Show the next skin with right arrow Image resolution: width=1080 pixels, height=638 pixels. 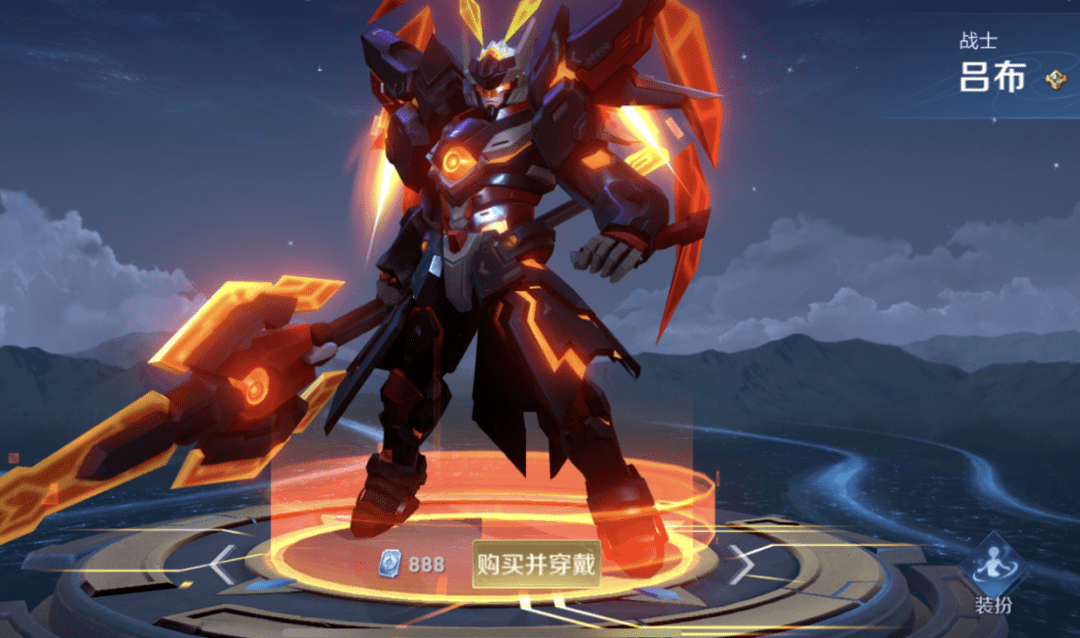[741, 565]
